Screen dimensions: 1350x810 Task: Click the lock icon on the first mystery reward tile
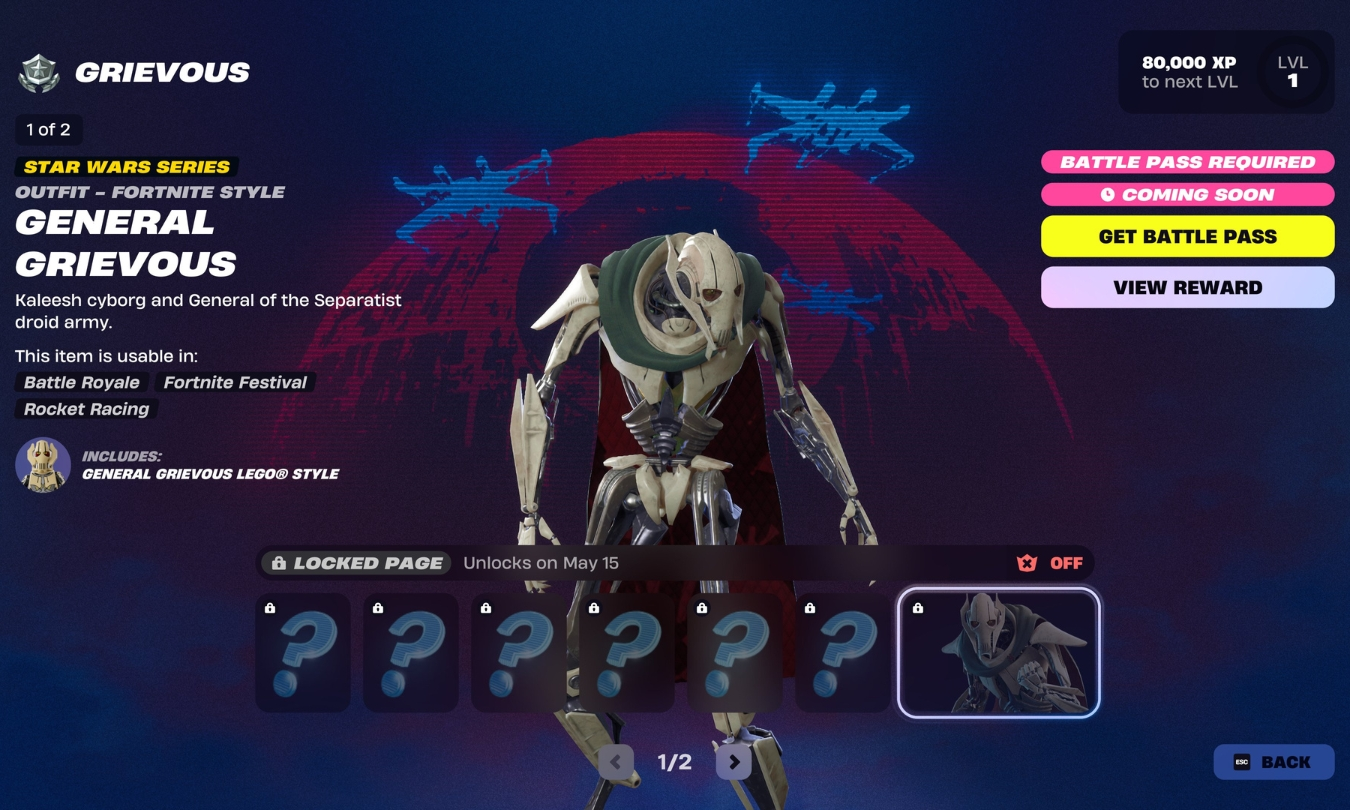[x=270, y=608]
